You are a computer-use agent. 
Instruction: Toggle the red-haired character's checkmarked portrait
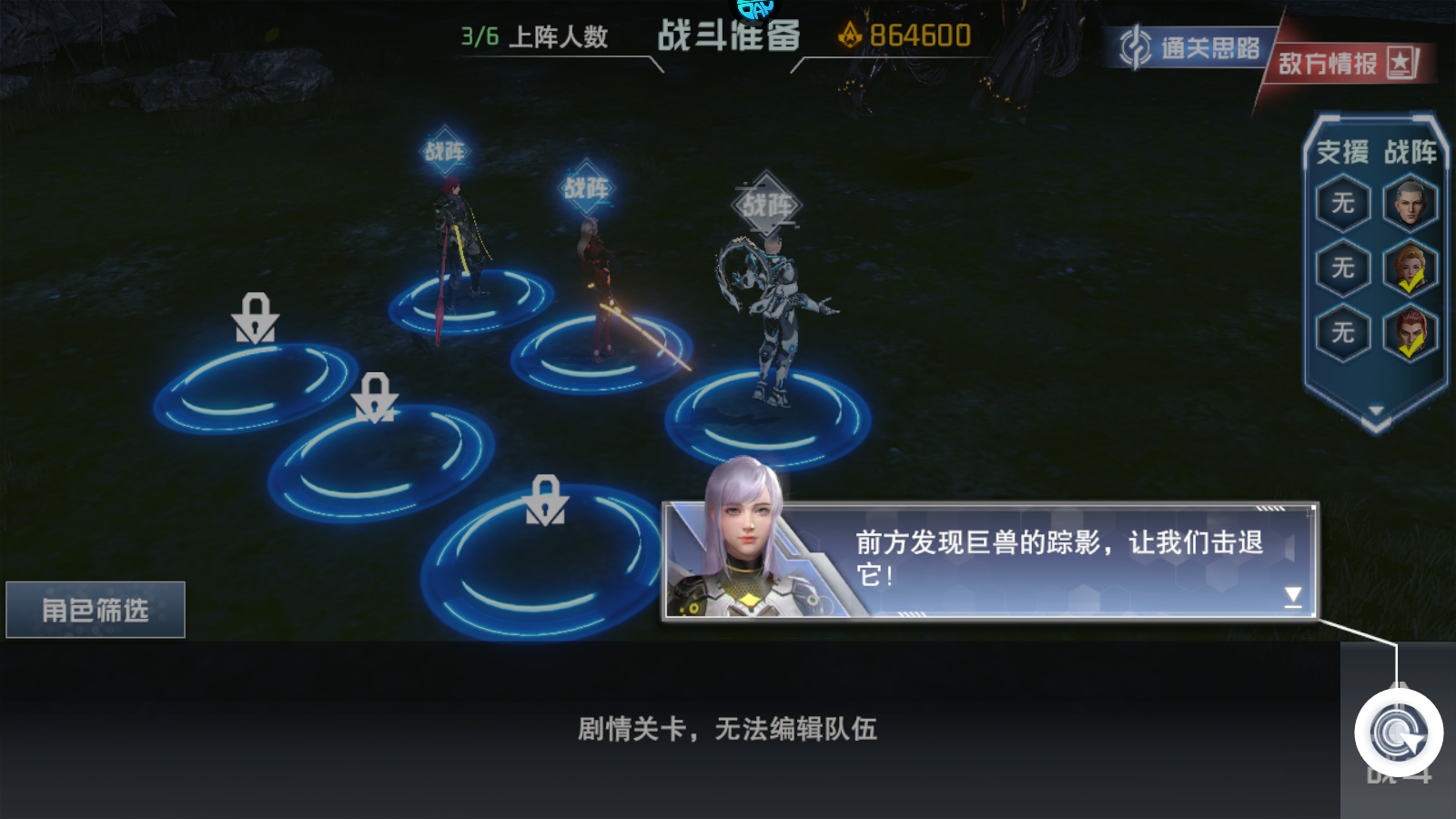pos(1410,330)
